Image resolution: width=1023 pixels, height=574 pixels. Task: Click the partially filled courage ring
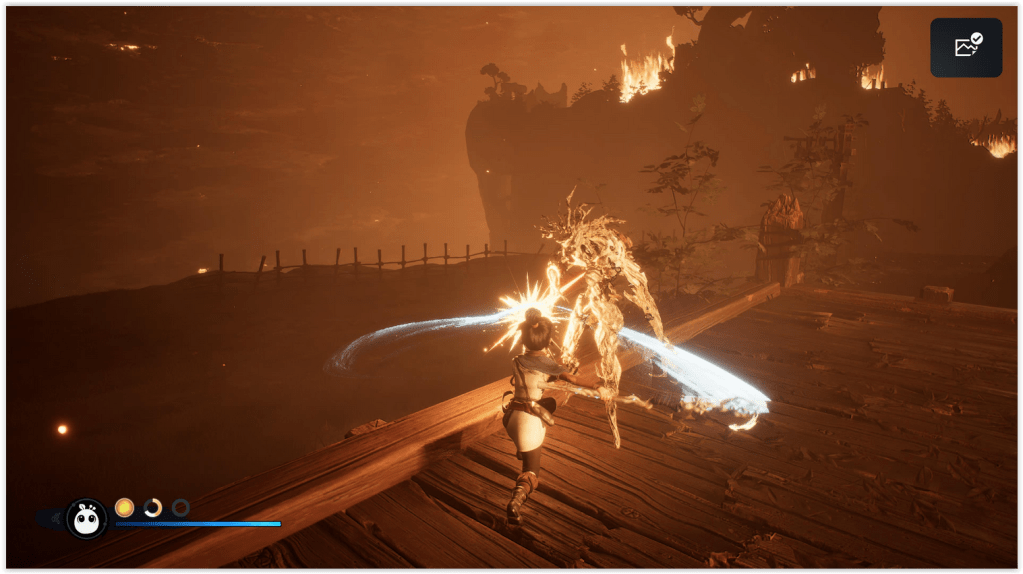pos(152,507)
